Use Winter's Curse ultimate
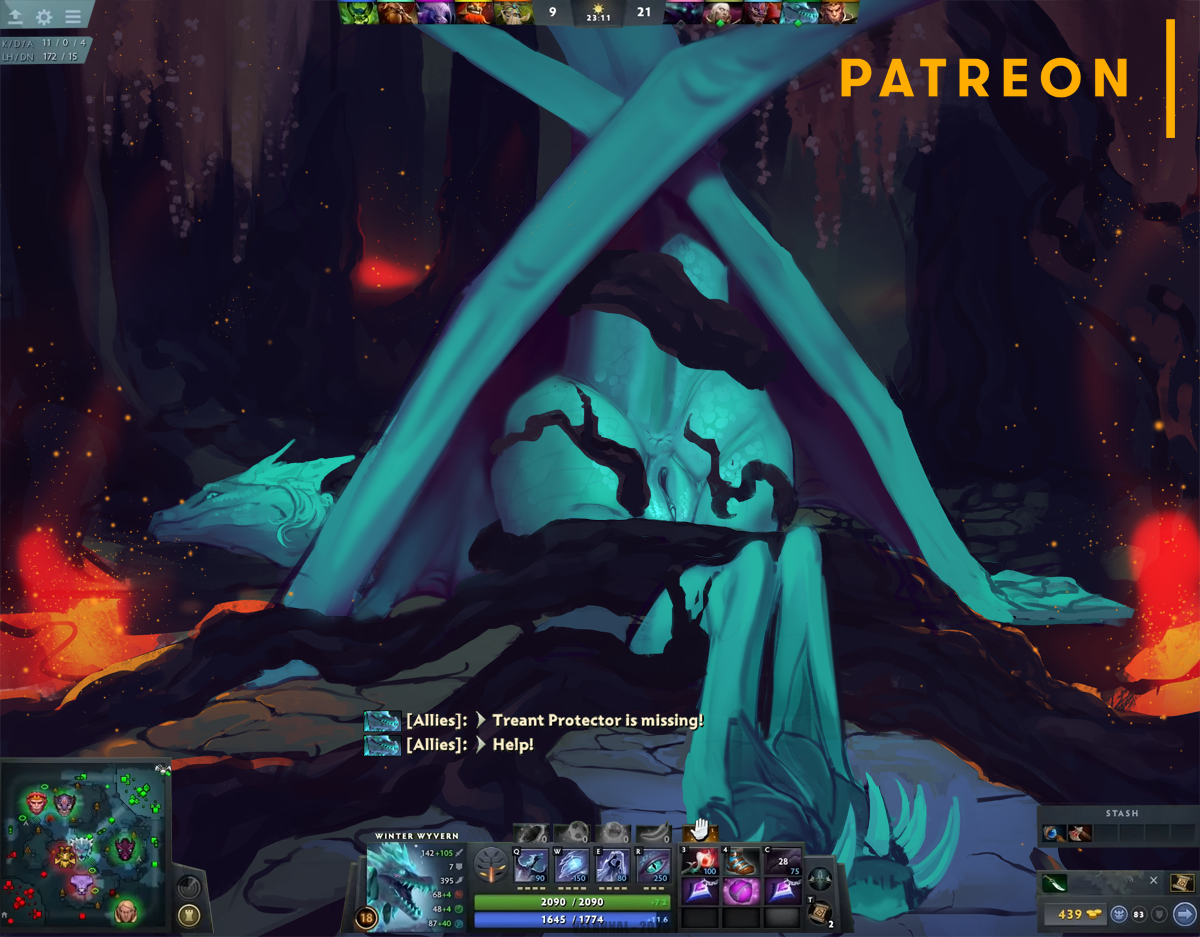1200x937 pixels. tap(653, 865)
